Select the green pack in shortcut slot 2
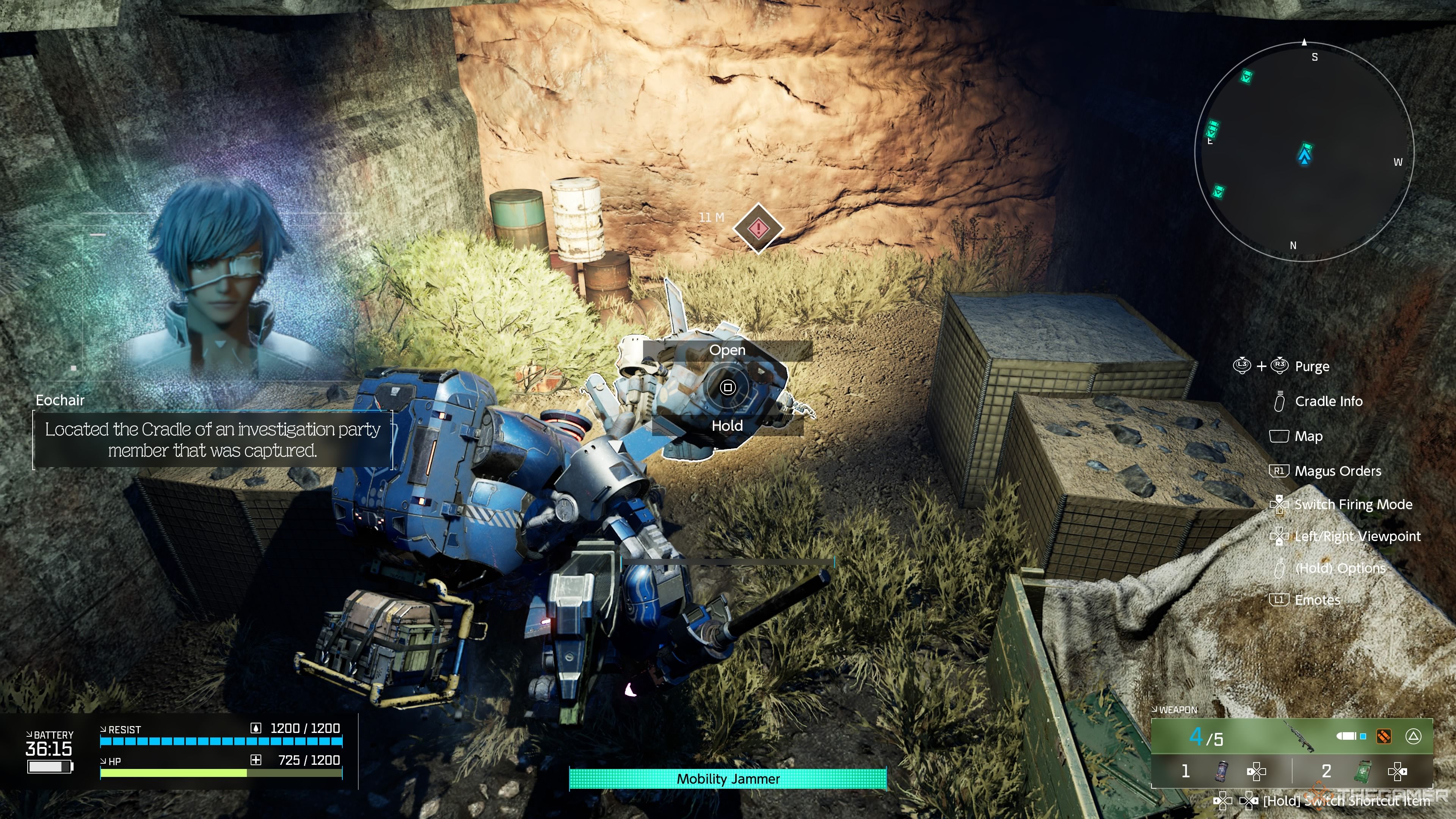The width and height of the screenshot is (1456, 819). [1365, 771]
